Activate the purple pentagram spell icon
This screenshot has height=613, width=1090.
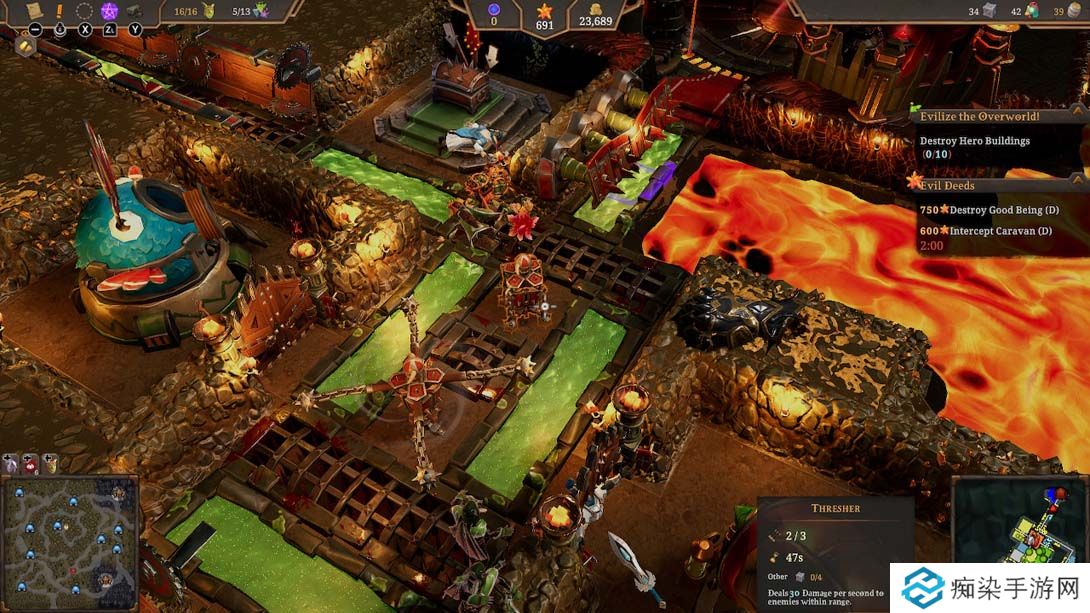pos(110,11)
